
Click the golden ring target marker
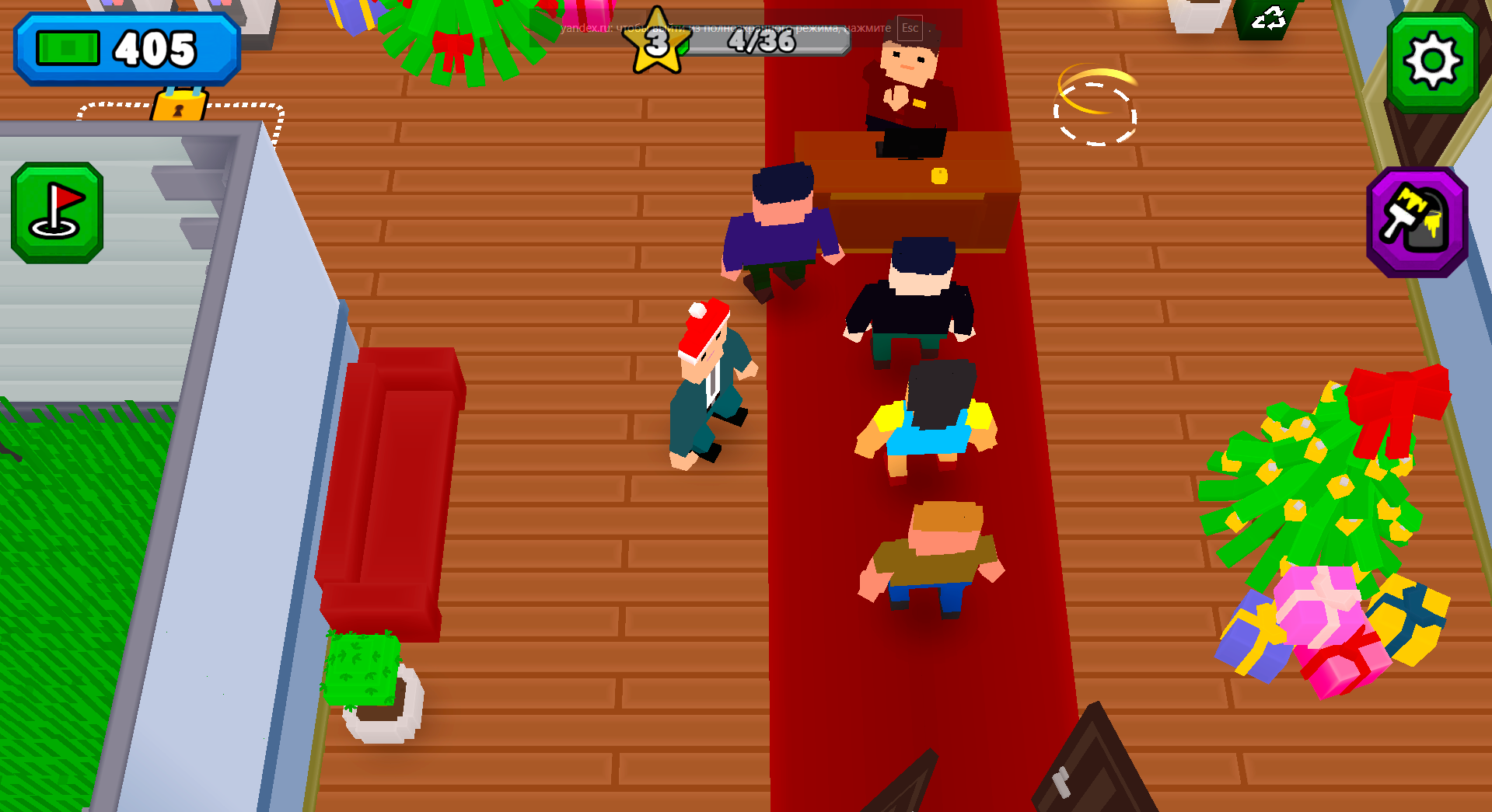pos(1094,111)
